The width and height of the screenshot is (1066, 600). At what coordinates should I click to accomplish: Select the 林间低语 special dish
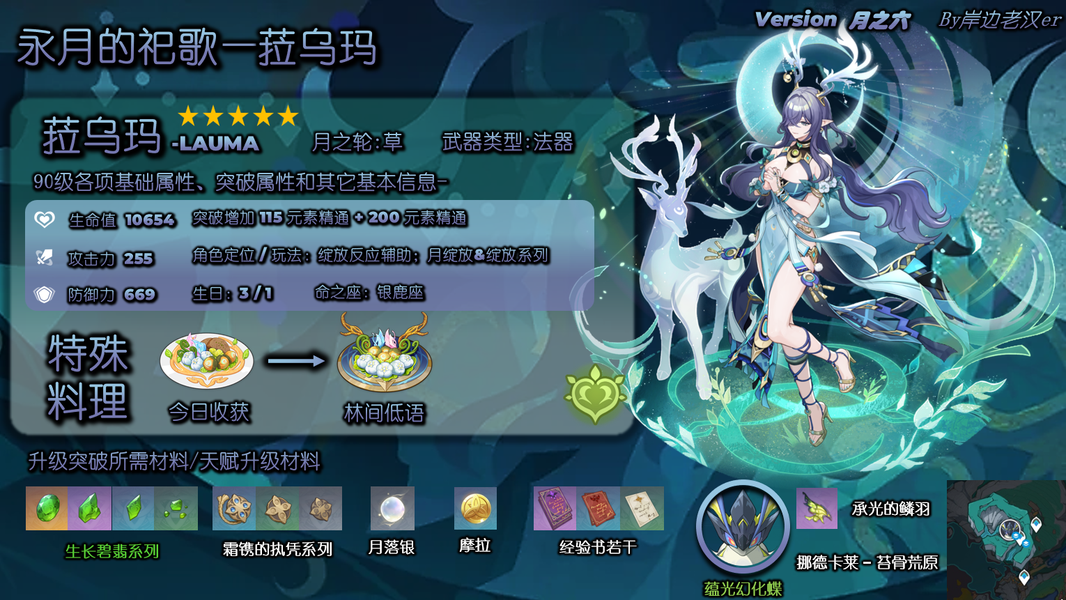coord(384,357)
